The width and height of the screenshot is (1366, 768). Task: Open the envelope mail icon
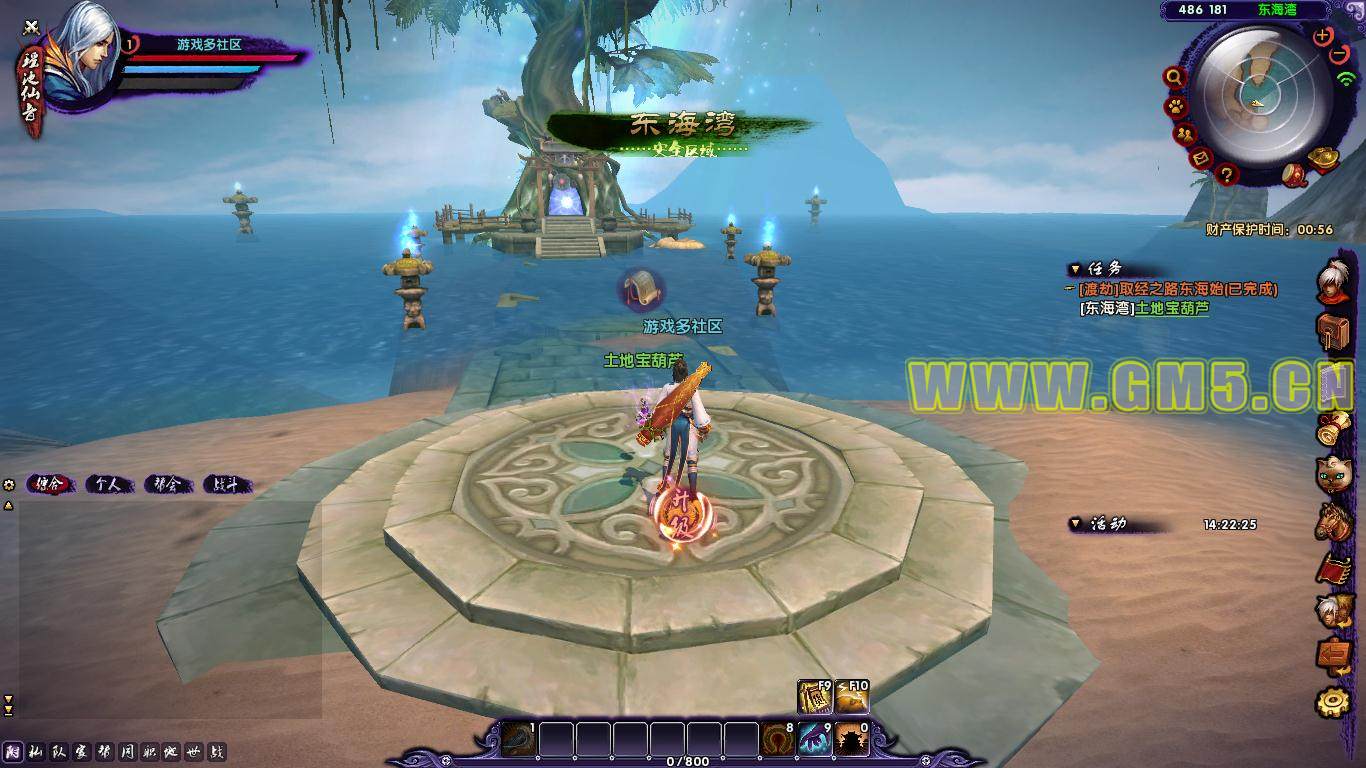tap(1201, 158)
